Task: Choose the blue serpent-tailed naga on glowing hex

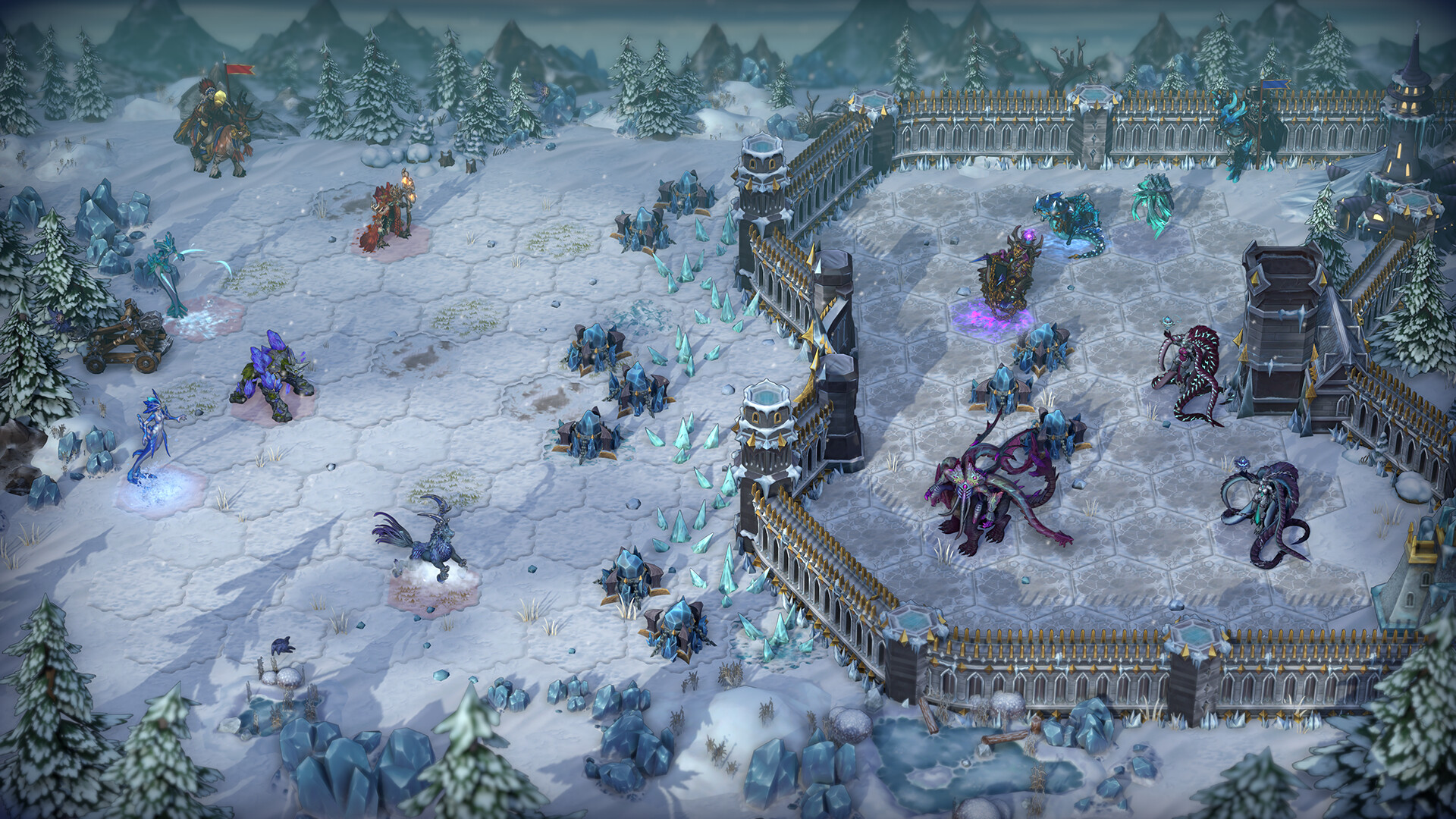Action: coord(153,440)
